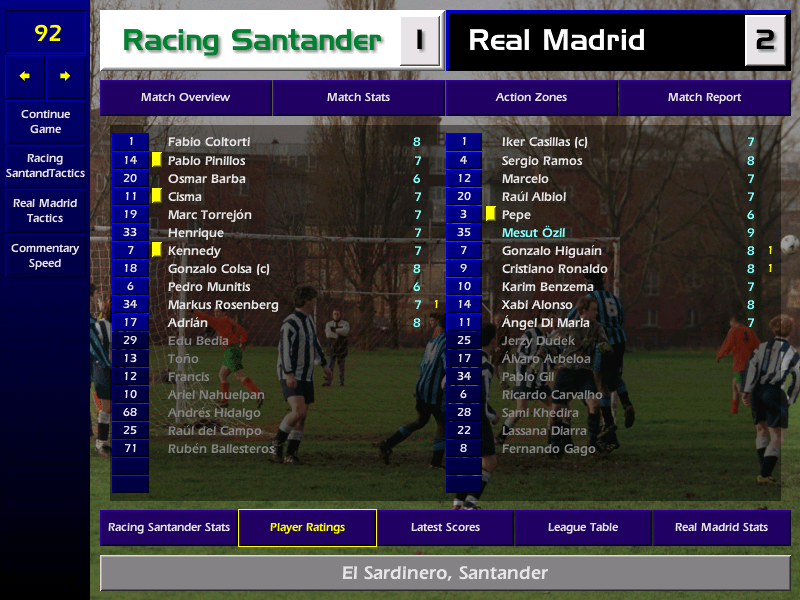Image resolution: width=800 pixels, height=600 pixels.
Task: Show Real Madrid Stats
Action: (721, 528)
